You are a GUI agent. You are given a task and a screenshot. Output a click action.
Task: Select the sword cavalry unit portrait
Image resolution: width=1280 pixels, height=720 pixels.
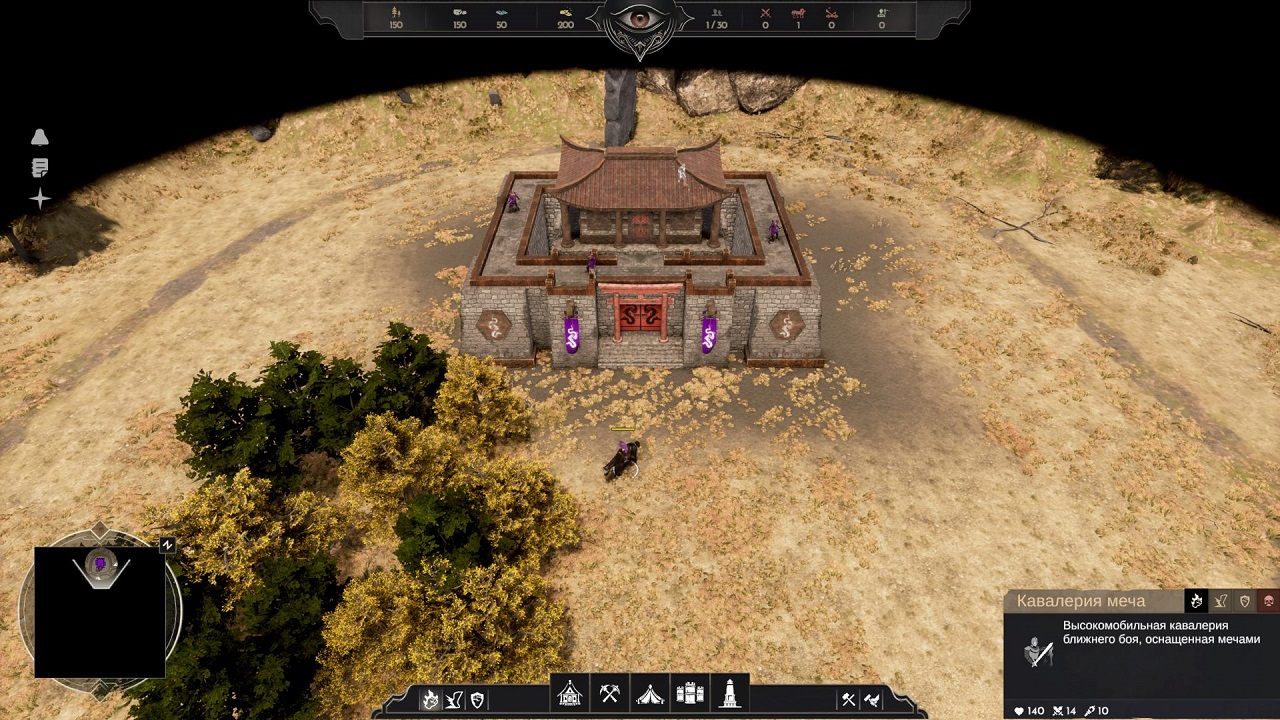(x=1038, y=652)
